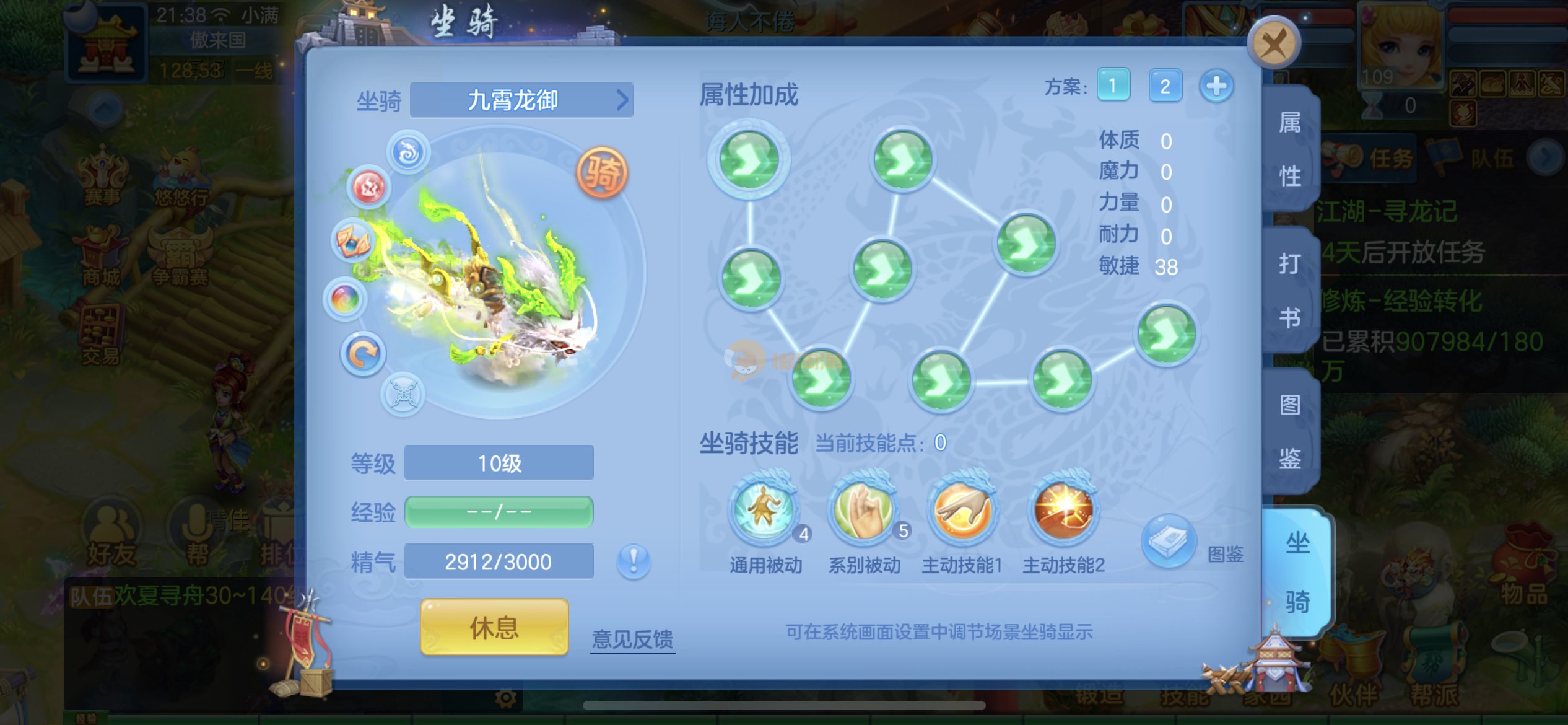The image size is (1568, 725).
Task: Click the blue swirl icon by mount
Action: (x=408, y=152)
